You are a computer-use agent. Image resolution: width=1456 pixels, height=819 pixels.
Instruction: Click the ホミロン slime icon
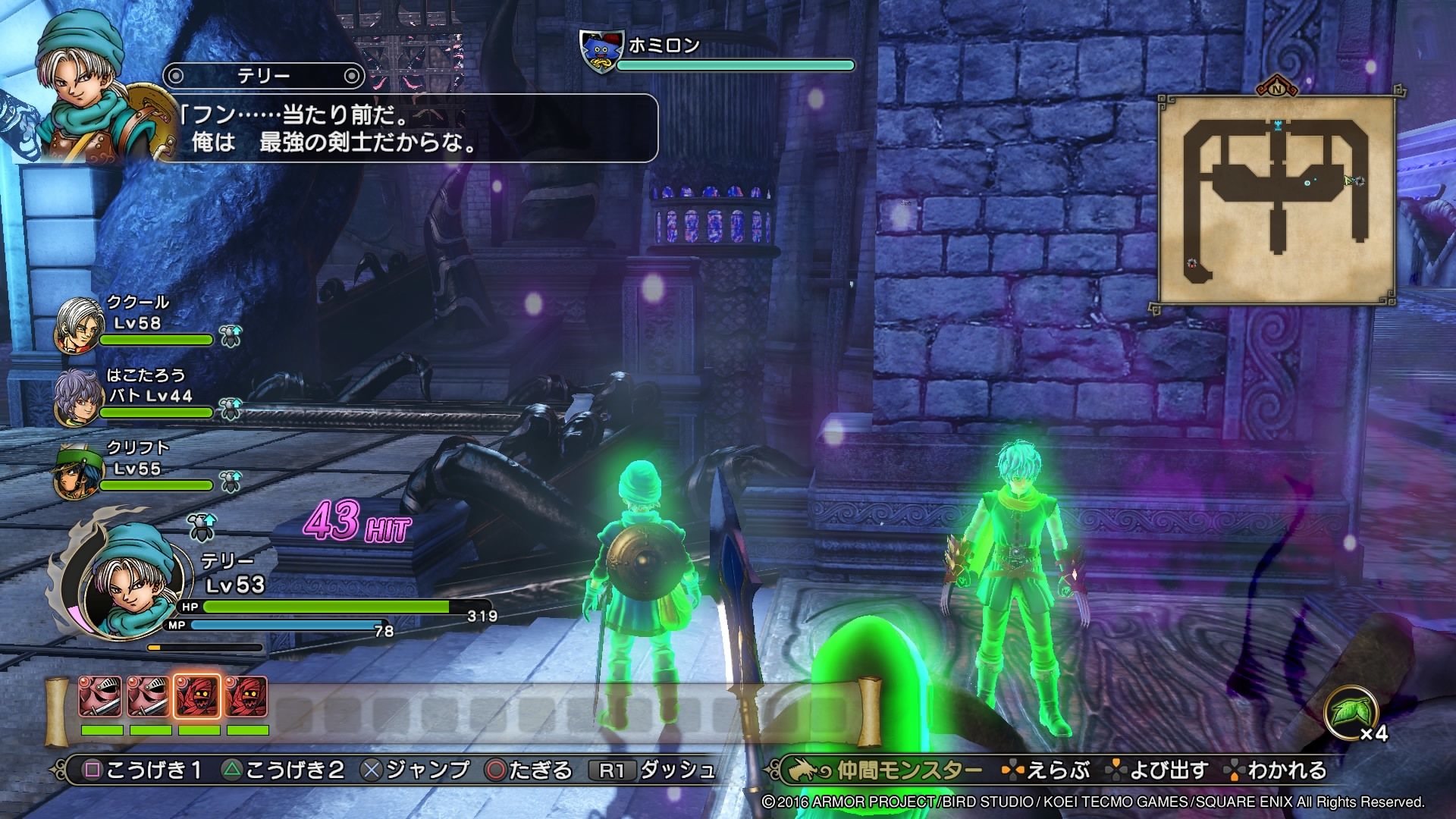[x=601, y=52]
